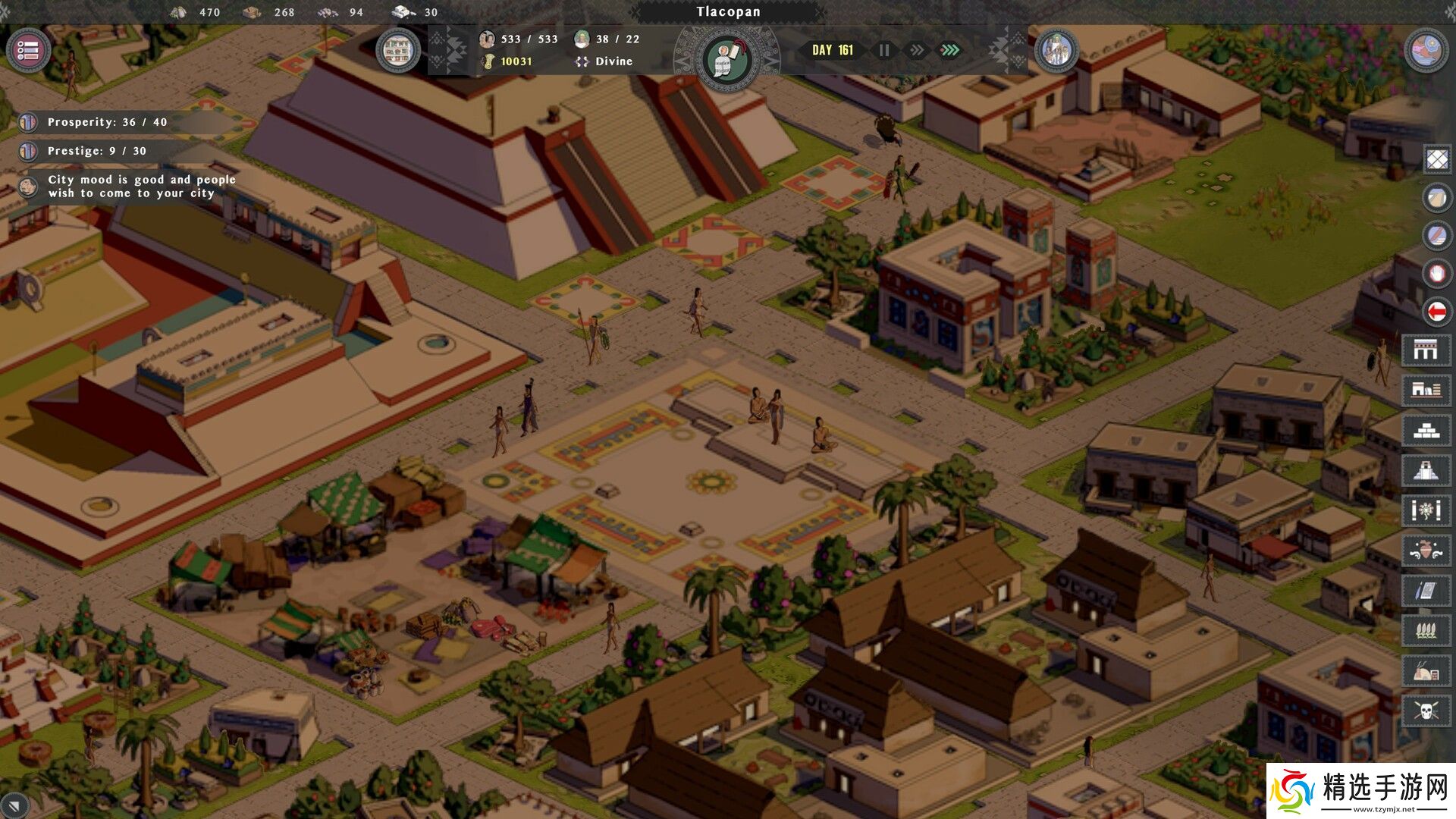Open the skull and crossbones category

point(1426,711)
